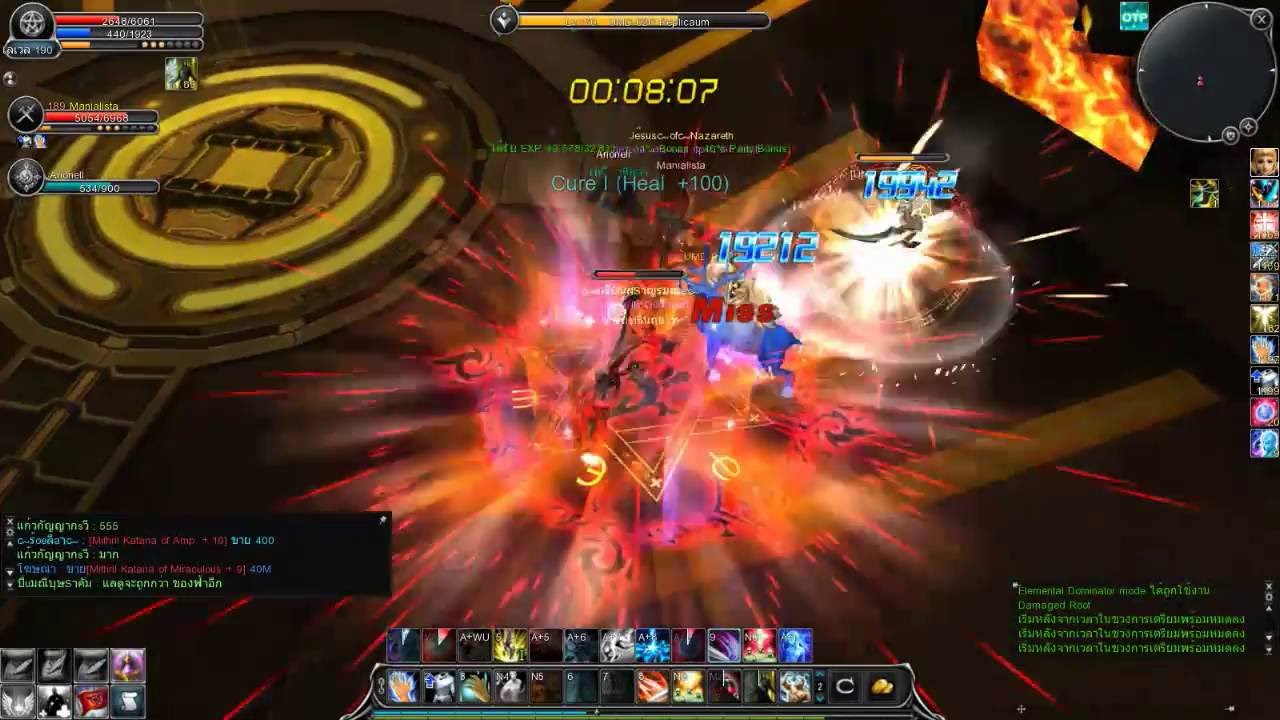
Task: Use the glowing hand skill in slot one
Action: point(402,687)
